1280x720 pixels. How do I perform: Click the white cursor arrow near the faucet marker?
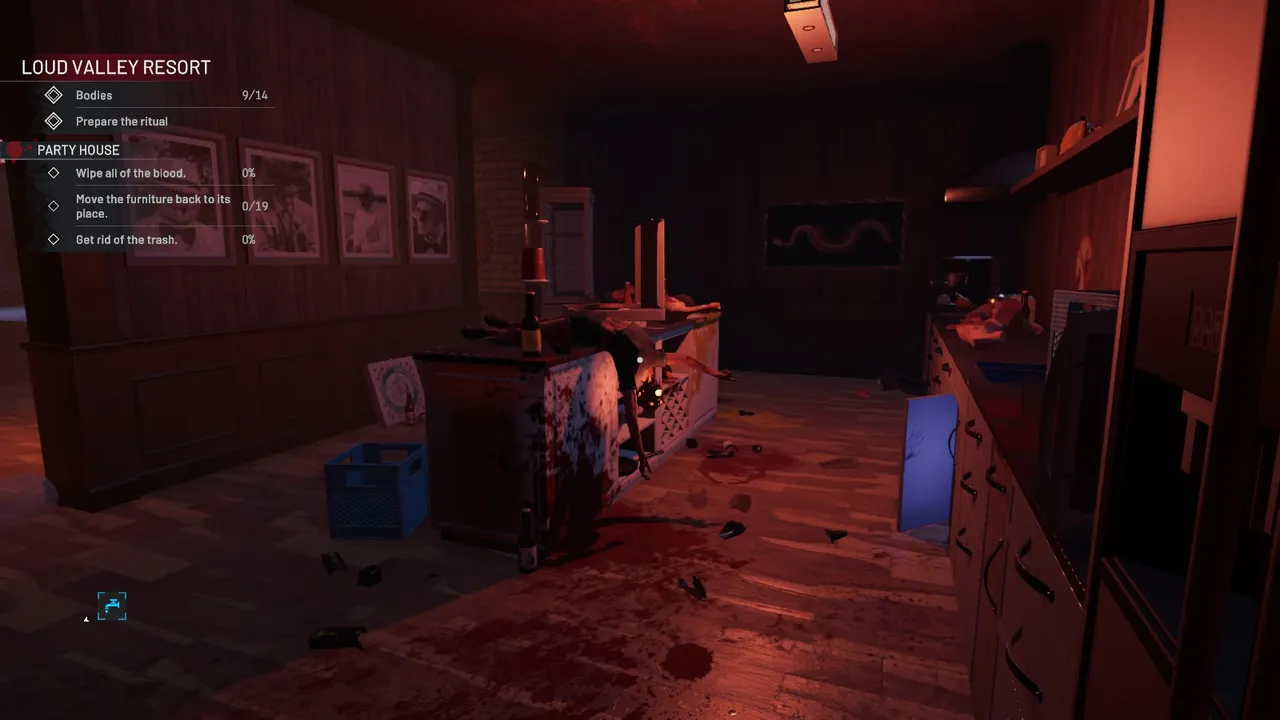[x=86, y=617]
